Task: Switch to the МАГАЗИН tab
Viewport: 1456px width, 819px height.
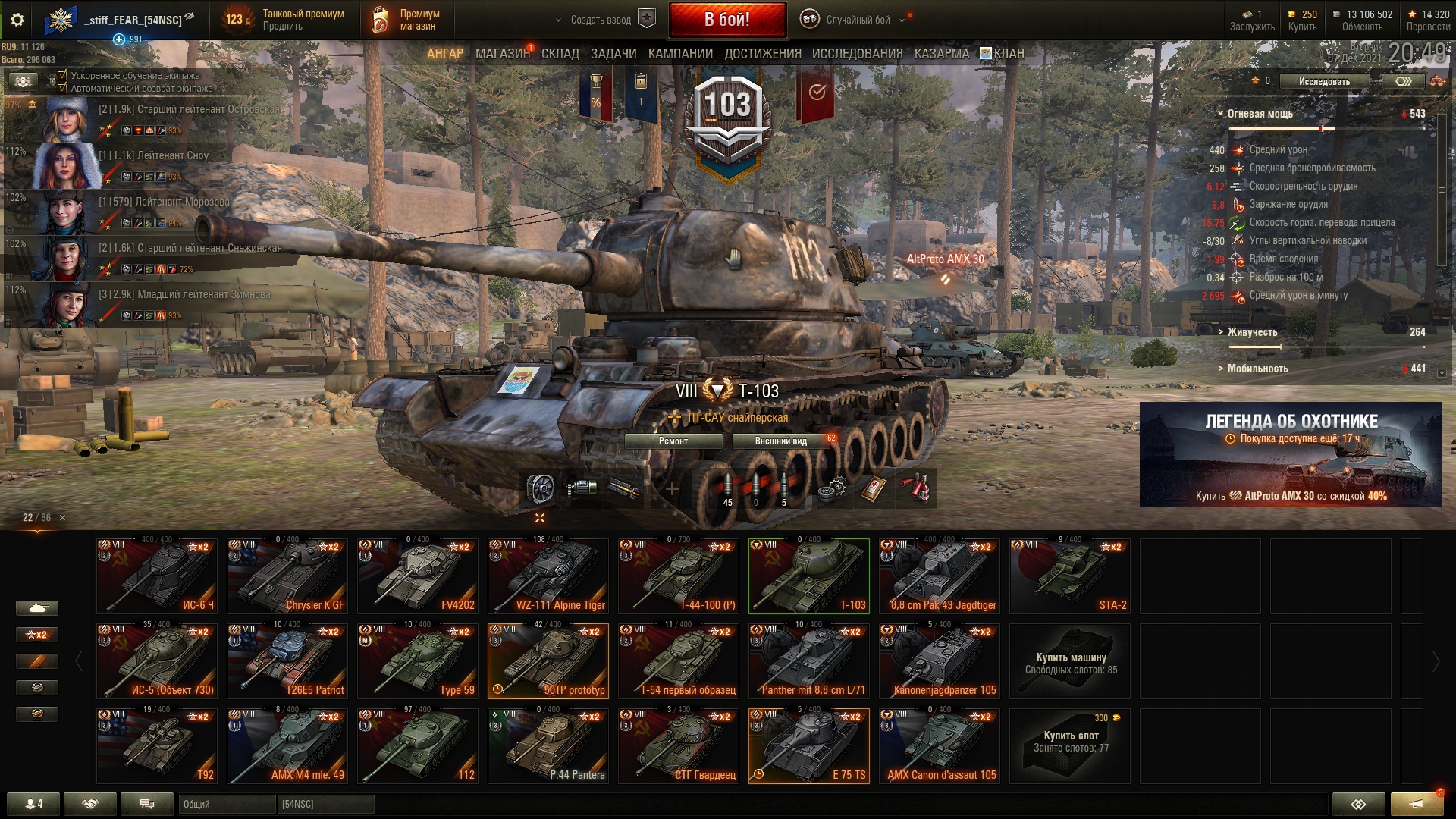Action: (x=502, y=54)
